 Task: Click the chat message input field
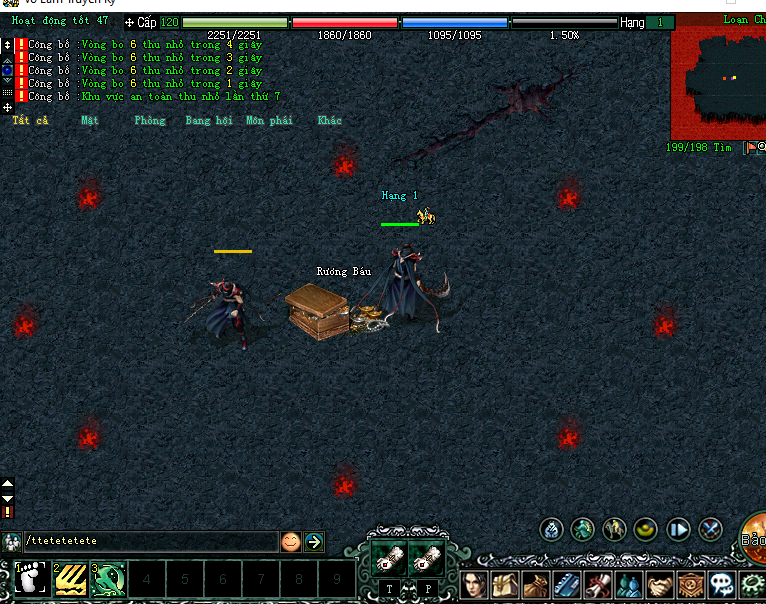coord(150,541)
